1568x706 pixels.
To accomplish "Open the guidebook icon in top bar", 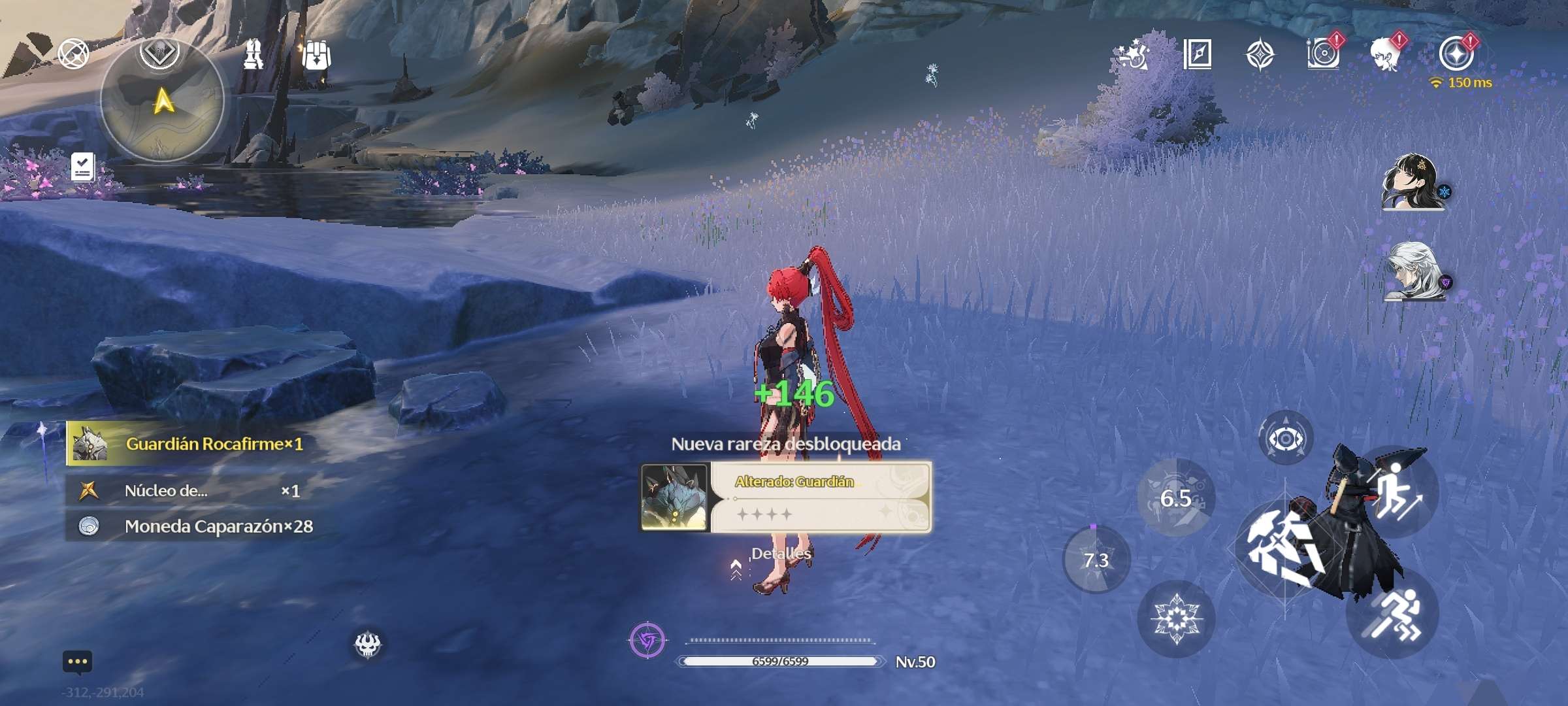I will pyautogui.click(x=1198, y=54).
